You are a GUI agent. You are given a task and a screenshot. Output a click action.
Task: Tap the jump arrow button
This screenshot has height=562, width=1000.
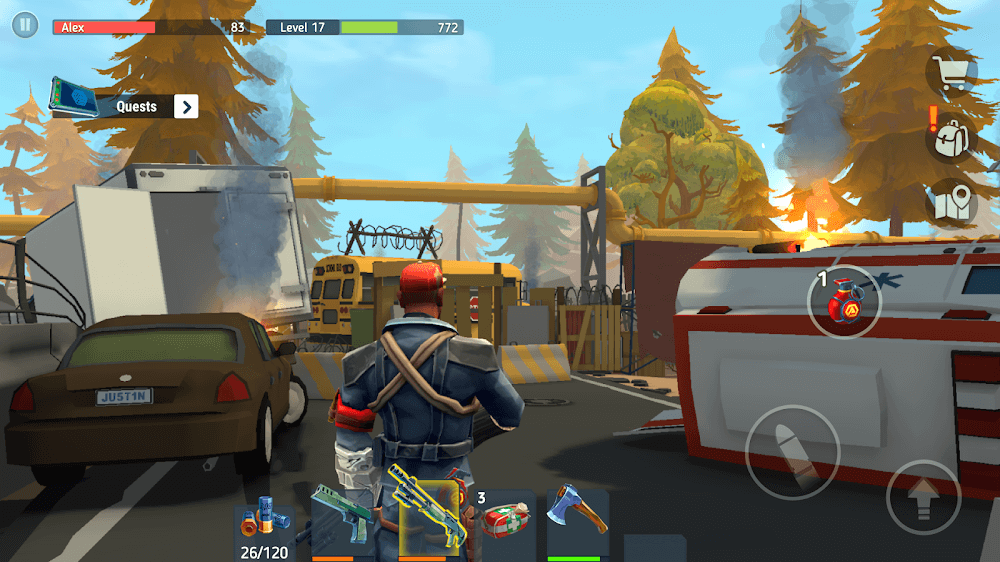[923, 497]
